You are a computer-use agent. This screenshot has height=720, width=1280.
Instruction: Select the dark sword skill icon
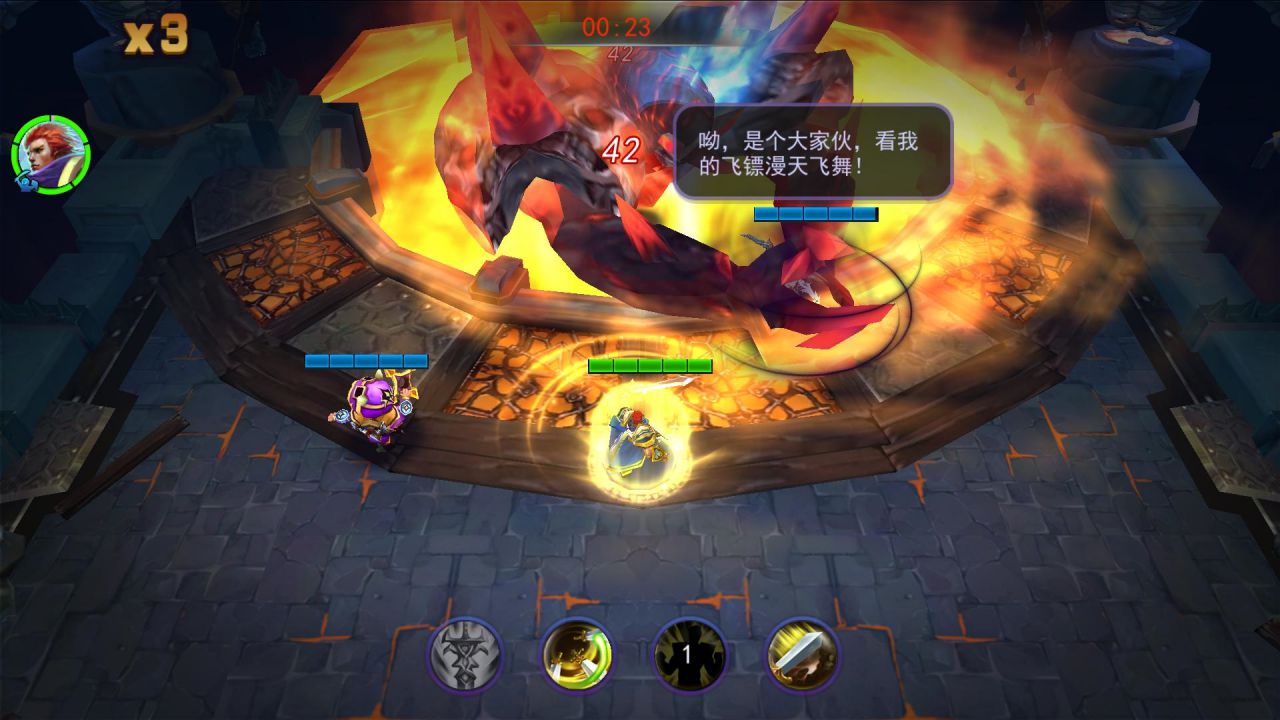point(464,656)
